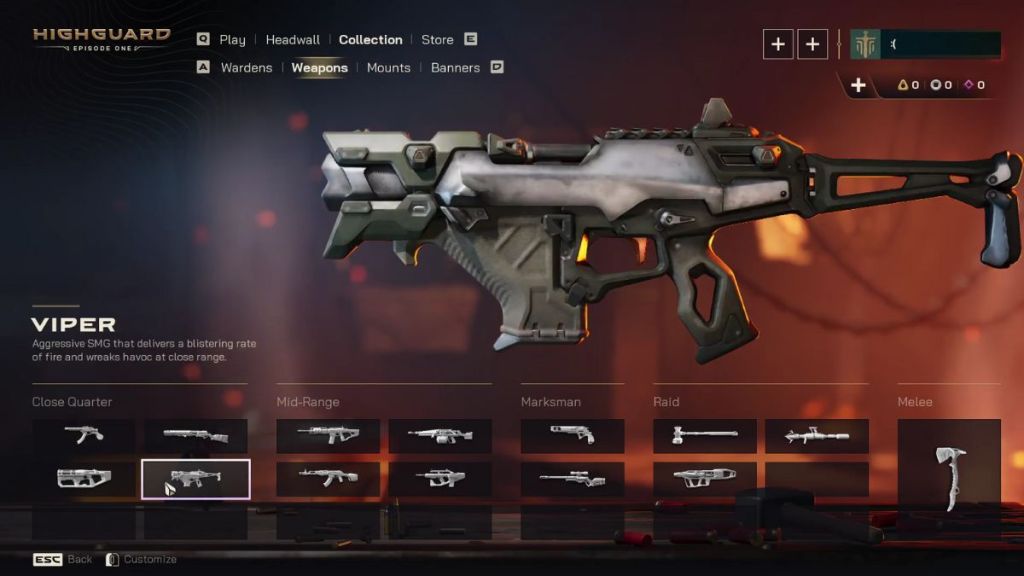The image size is (1024, 576).
Task: Switch to the Wardens tab
Action: click(x=245, y=68)
